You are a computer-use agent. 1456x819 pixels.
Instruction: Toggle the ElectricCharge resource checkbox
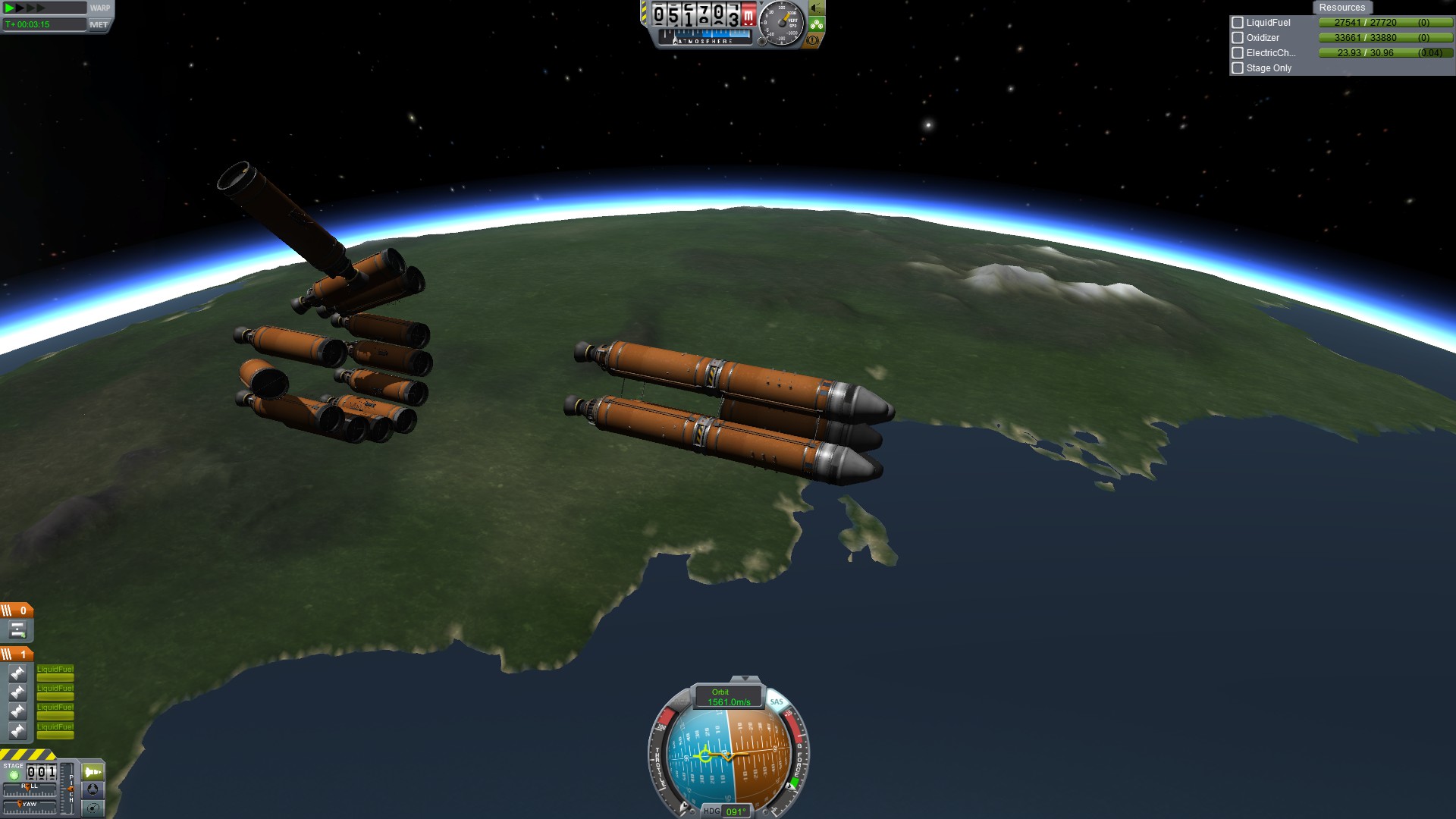coord(1238,53)
